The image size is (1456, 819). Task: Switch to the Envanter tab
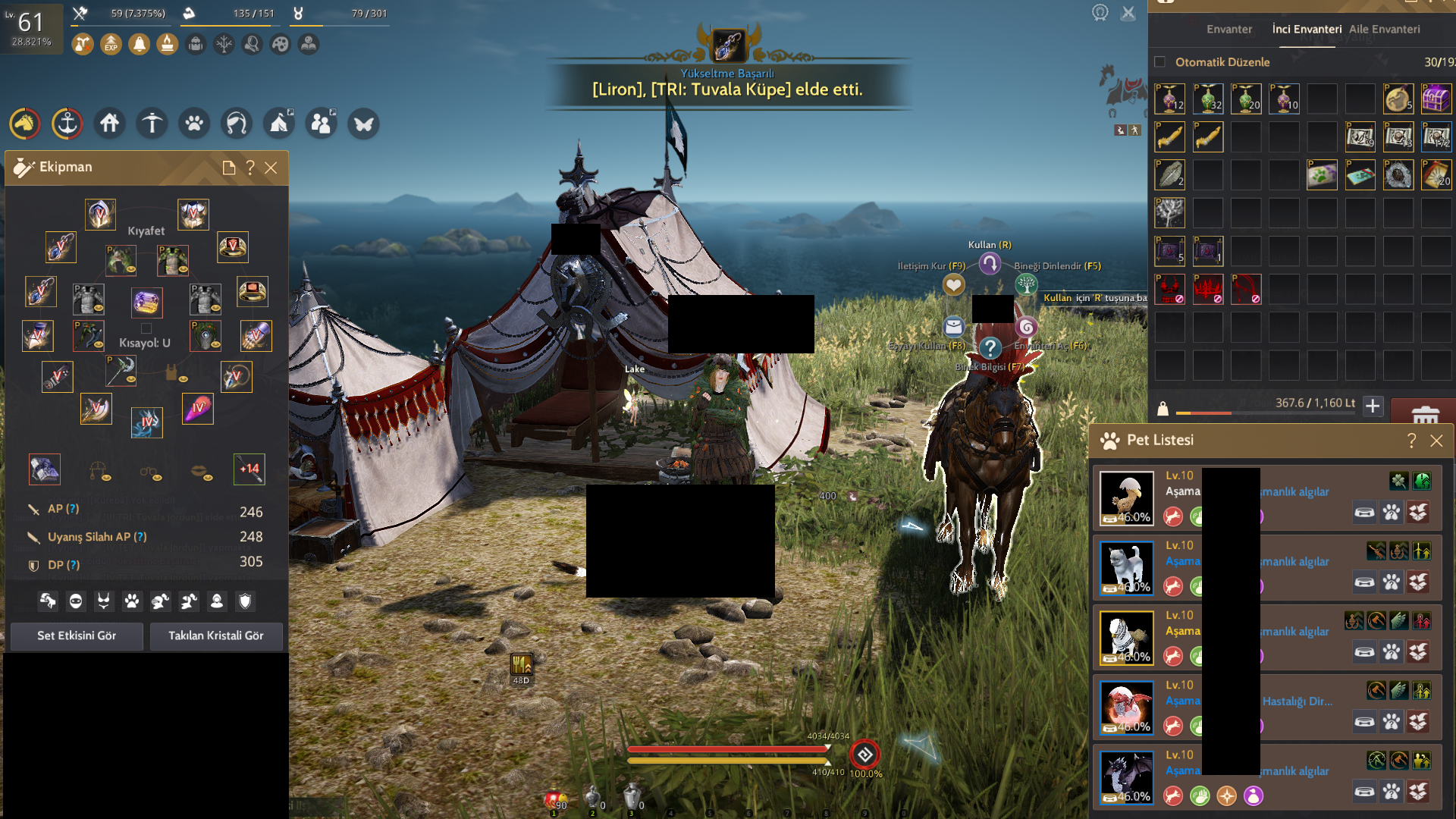click(x=1229, y=30)
